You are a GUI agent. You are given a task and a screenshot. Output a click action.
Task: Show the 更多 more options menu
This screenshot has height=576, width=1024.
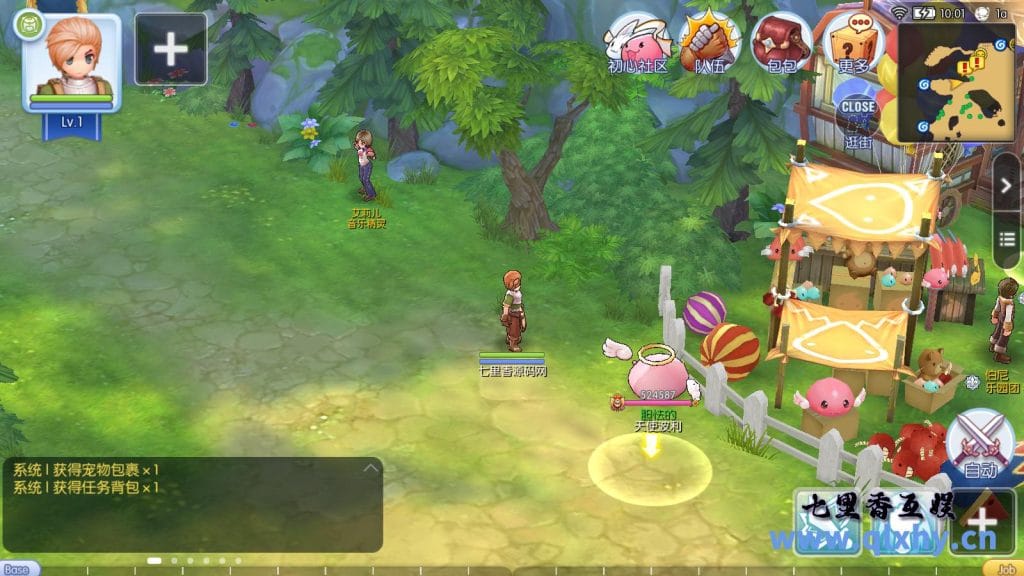(x=854, y=42)
